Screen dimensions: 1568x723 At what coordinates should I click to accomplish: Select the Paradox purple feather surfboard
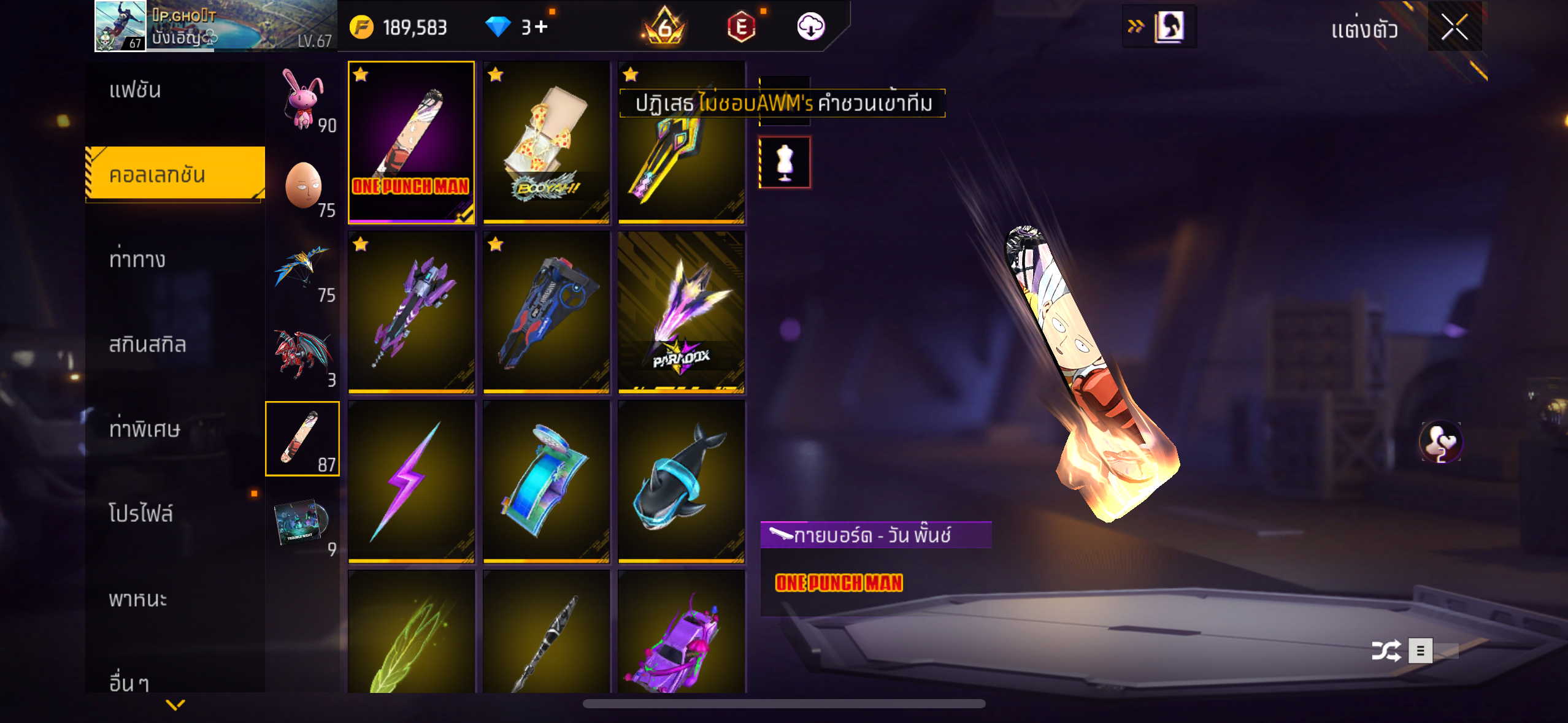pyautogui.click(x=681, y=312)
